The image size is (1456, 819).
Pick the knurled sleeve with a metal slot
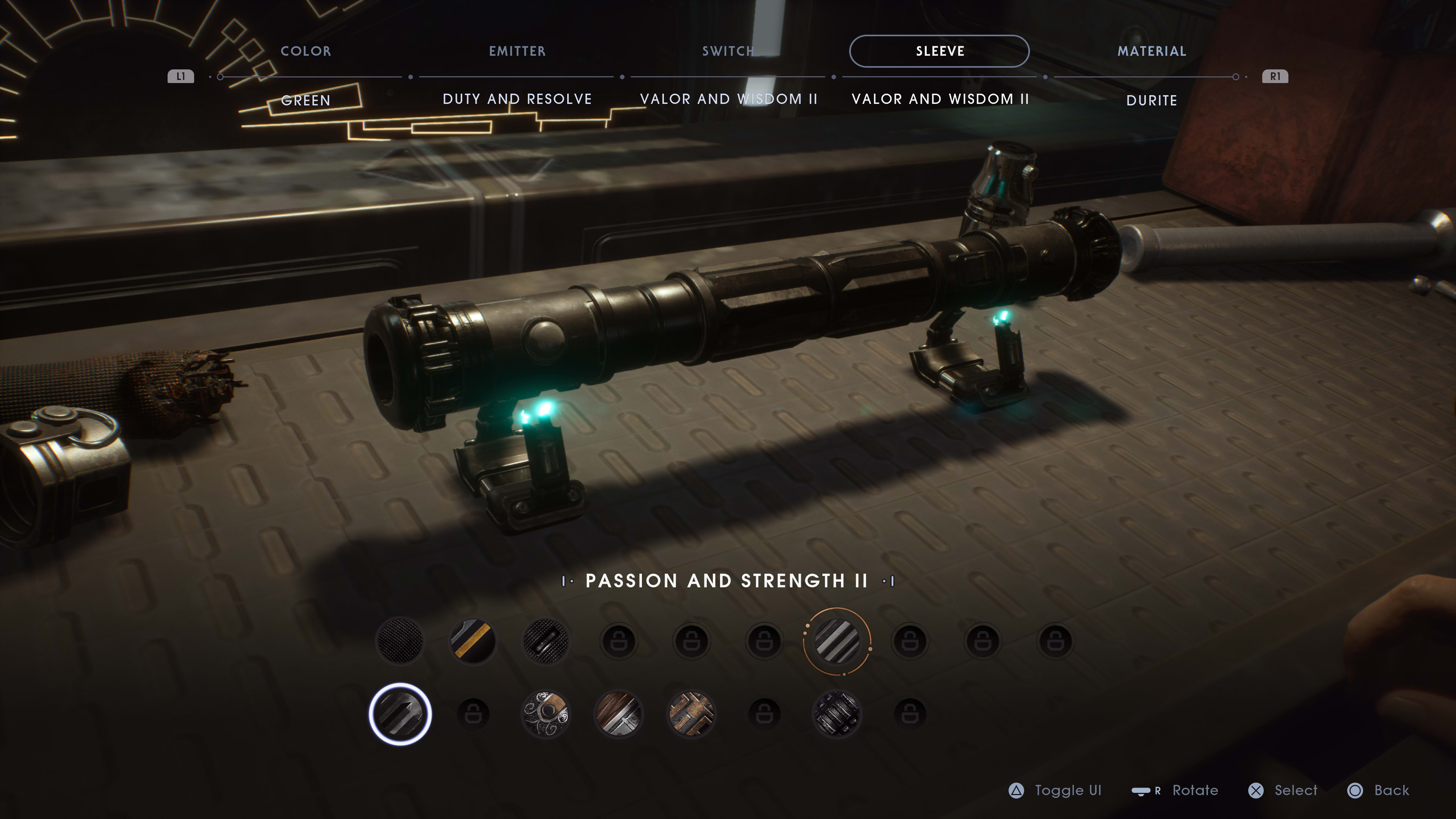[546, 641]
